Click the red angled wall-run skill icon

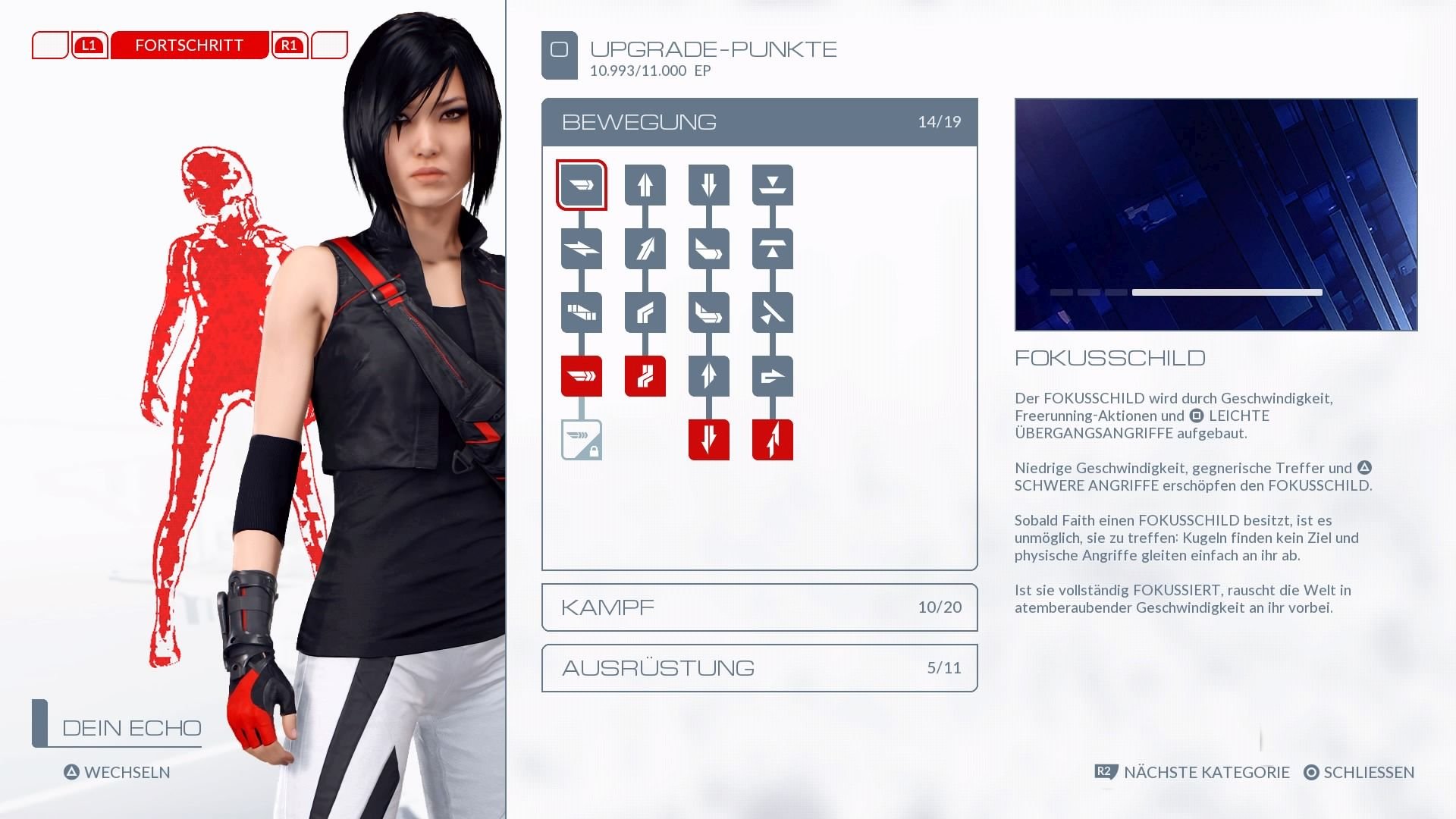click(x=645, y=375)
